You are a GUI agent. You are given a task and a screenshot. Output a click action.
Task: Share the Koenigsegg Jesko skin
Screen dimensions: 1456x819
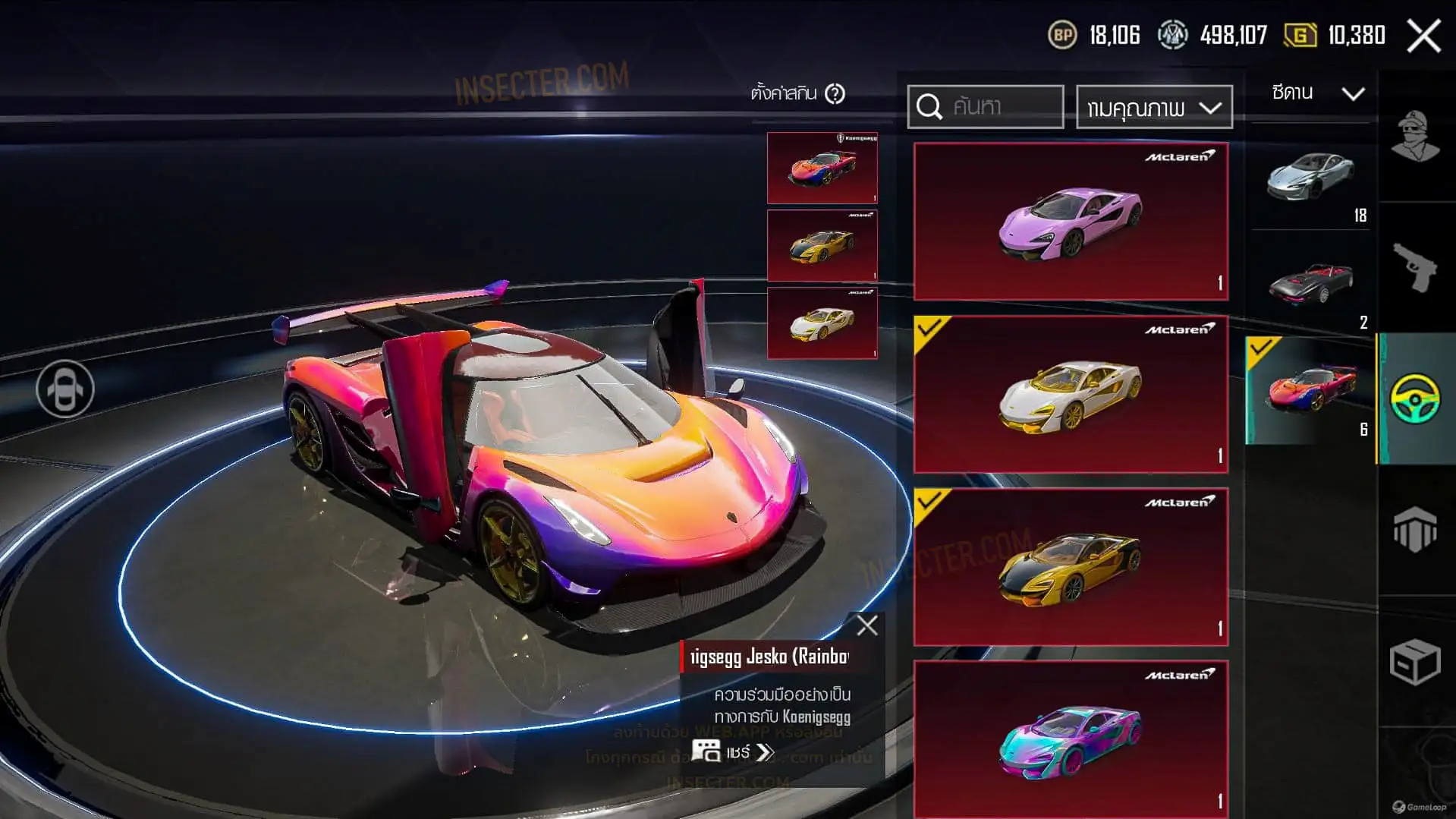[733, 752]
